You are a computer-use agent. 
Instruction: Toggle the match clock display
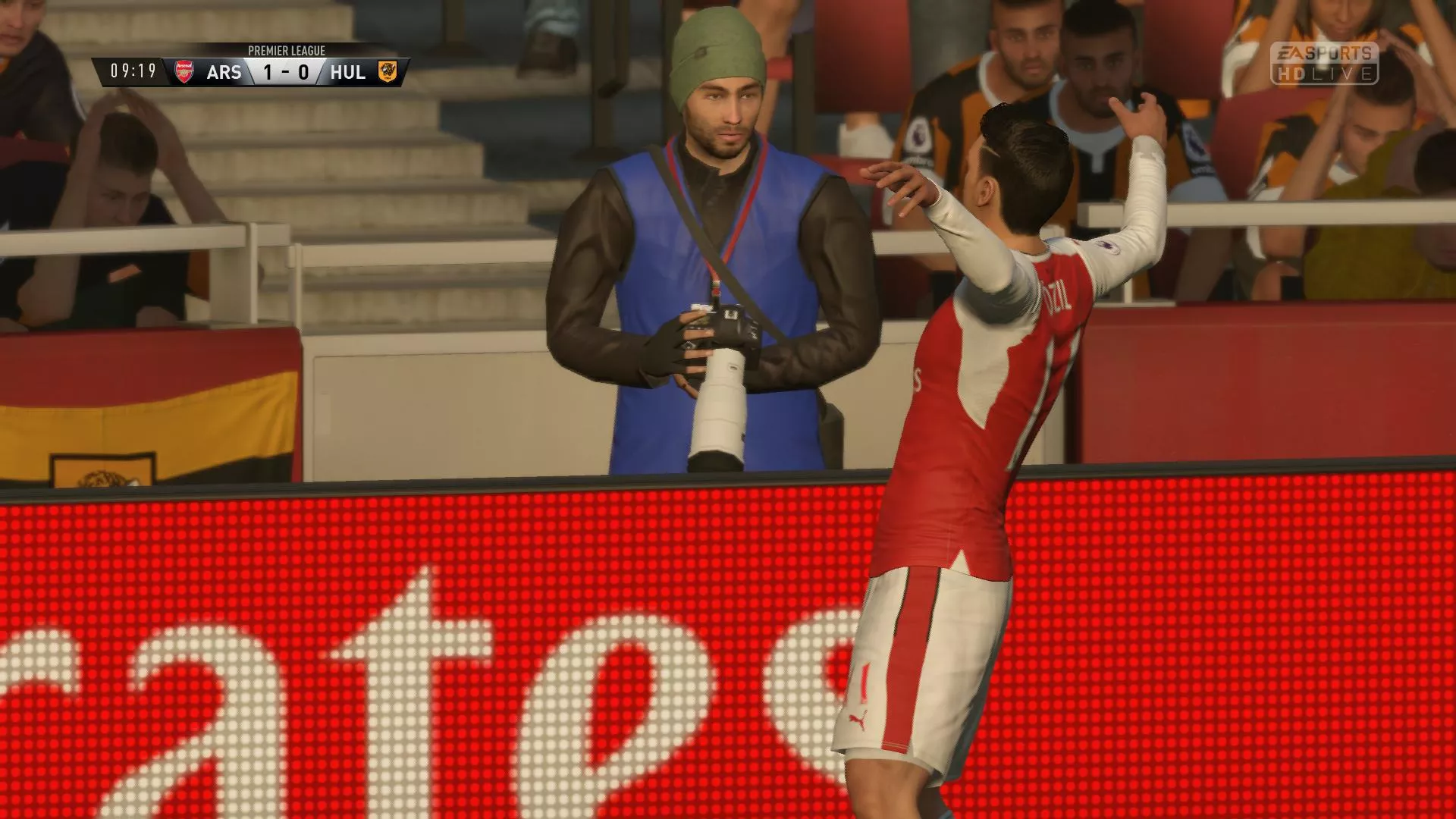[133, 72]
